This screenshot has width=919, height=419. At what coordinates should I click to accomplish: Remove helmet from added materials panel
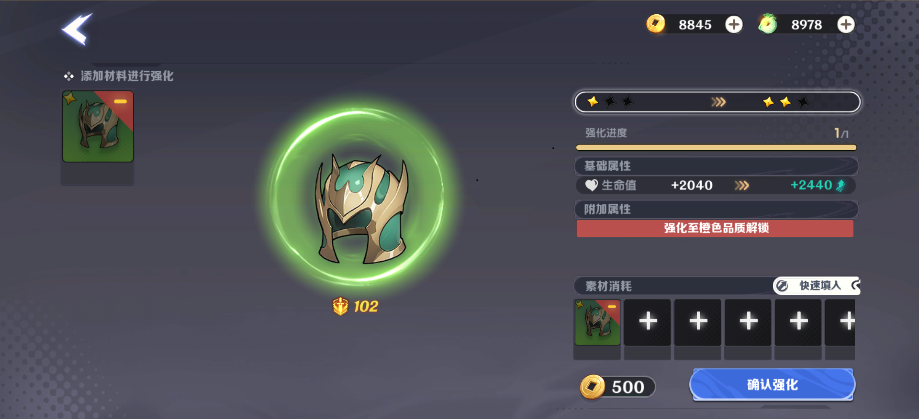coord(120,102)
